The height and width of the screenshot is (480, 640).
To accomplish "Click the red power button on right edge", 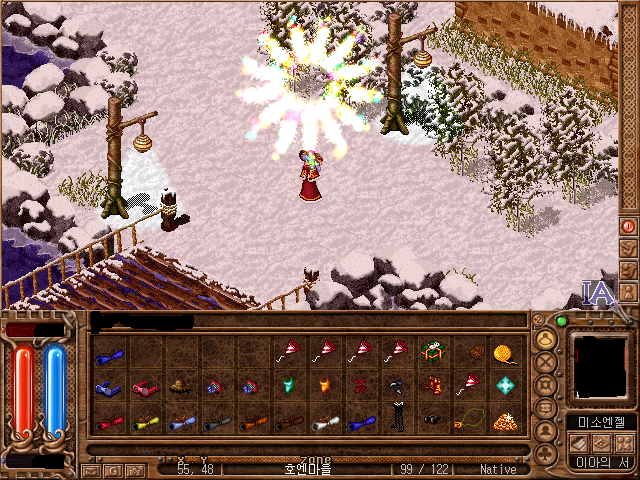I will click(x=629, y=226).
